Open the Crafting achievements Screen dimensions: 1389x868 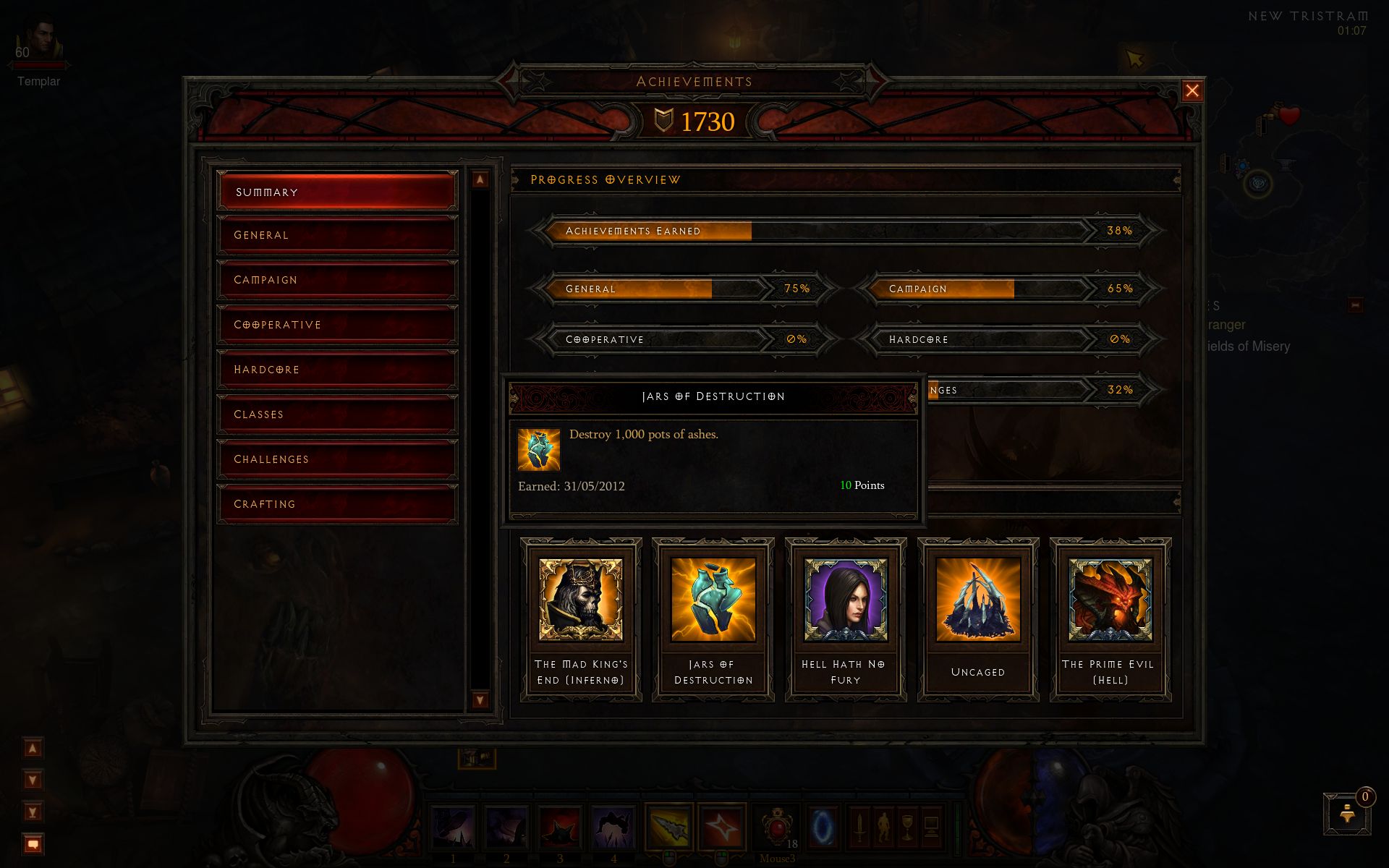[337, 504]
